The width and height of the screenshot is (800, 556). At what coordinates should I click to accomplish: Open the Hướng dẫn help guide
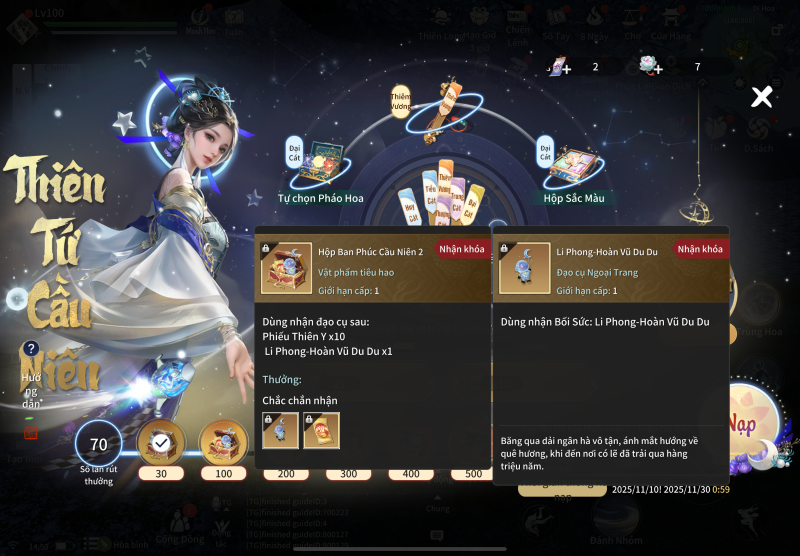[x=32, y=349]
